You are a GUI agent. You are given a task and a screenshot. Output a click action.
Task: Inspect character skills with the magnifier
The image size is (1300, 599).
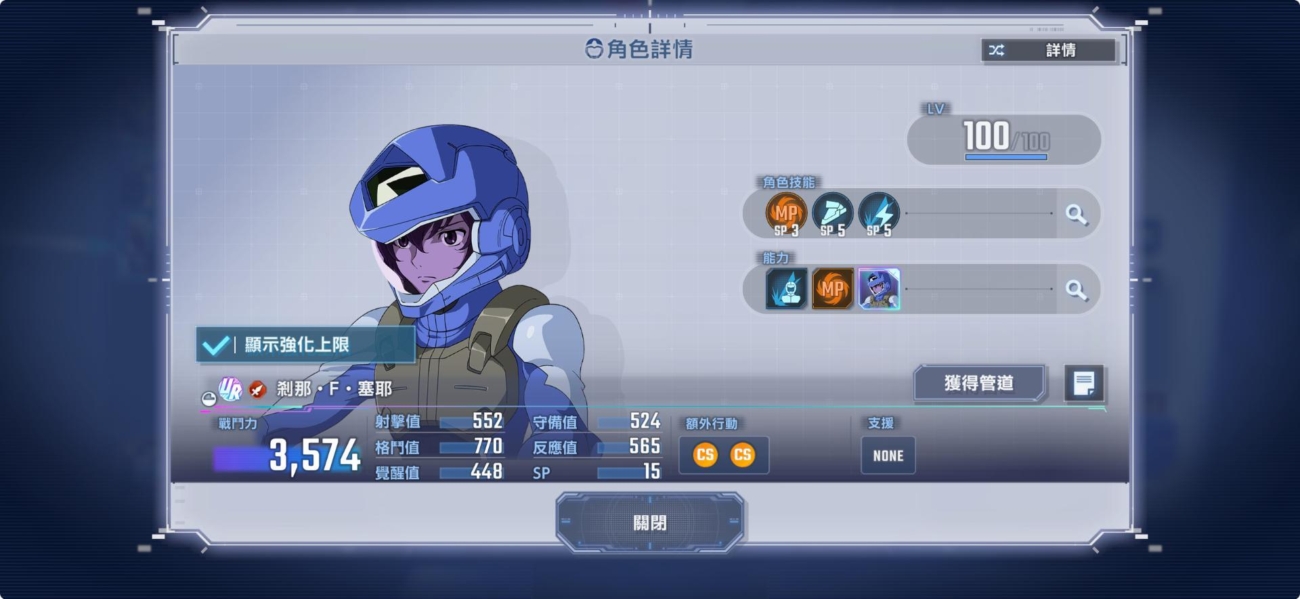click(x=1076, y=214)
